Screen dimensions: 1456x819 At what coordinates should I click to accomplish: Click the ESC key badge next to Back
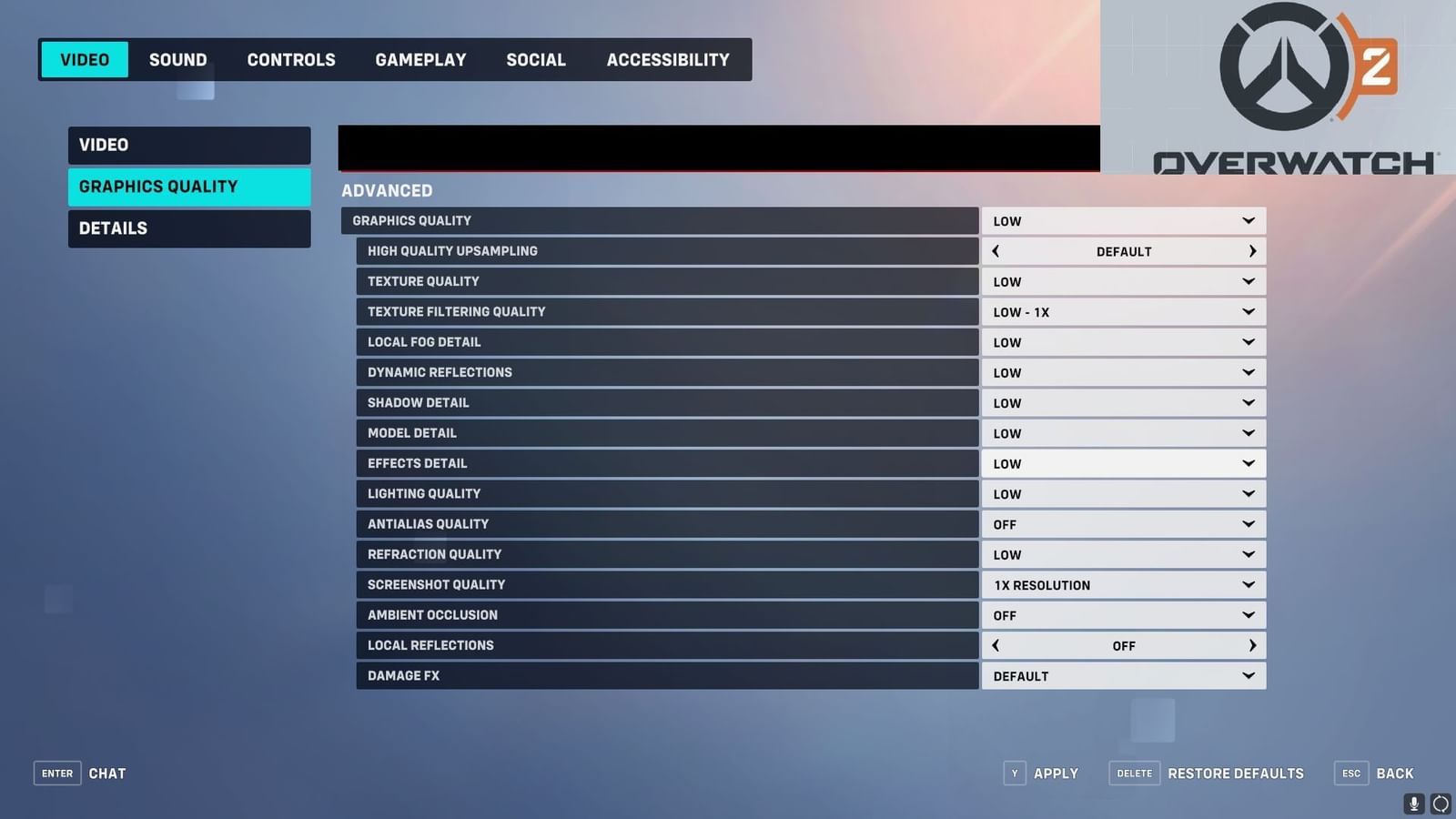tap(1350, 773)
